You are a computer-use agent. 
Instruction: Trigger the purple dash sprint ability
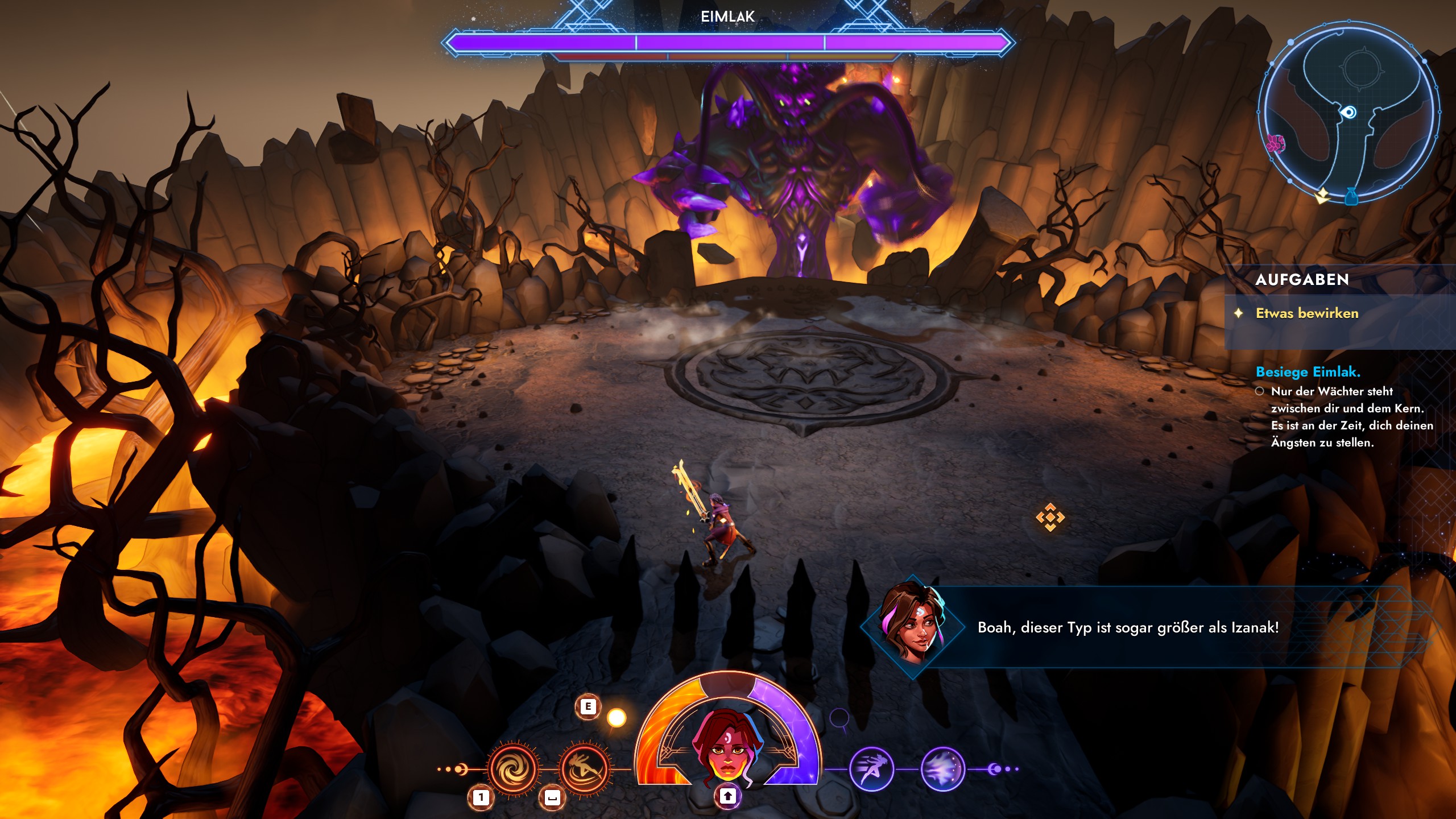click(871, 770)
